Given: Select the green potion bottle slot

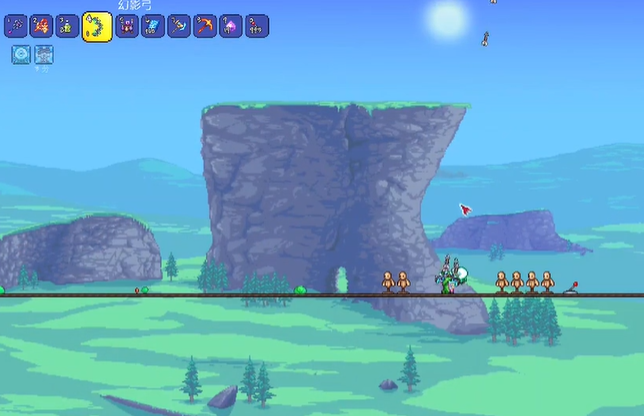Looking at the screenshot, I should (67, 25).
